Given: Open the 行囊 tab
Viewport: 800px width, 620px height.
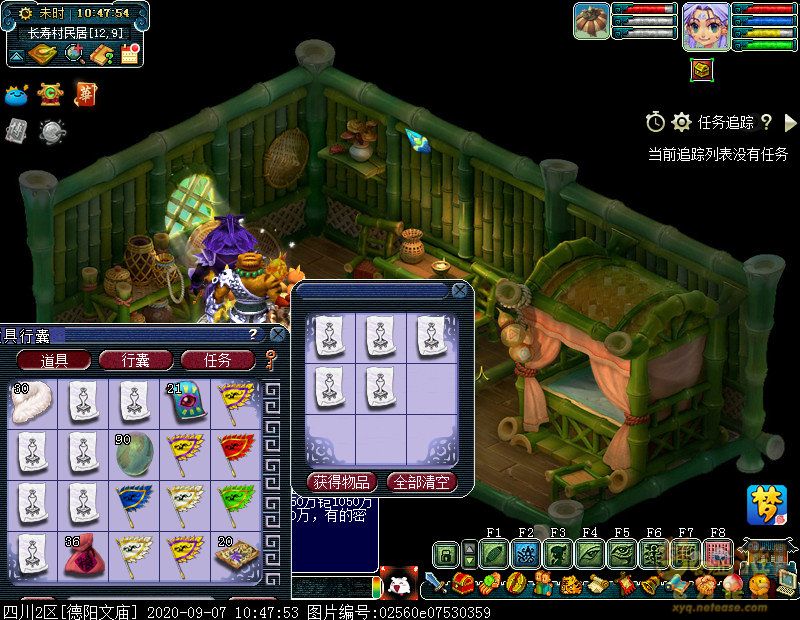Looking at the screenshot, I should click(x=136, y=360).
